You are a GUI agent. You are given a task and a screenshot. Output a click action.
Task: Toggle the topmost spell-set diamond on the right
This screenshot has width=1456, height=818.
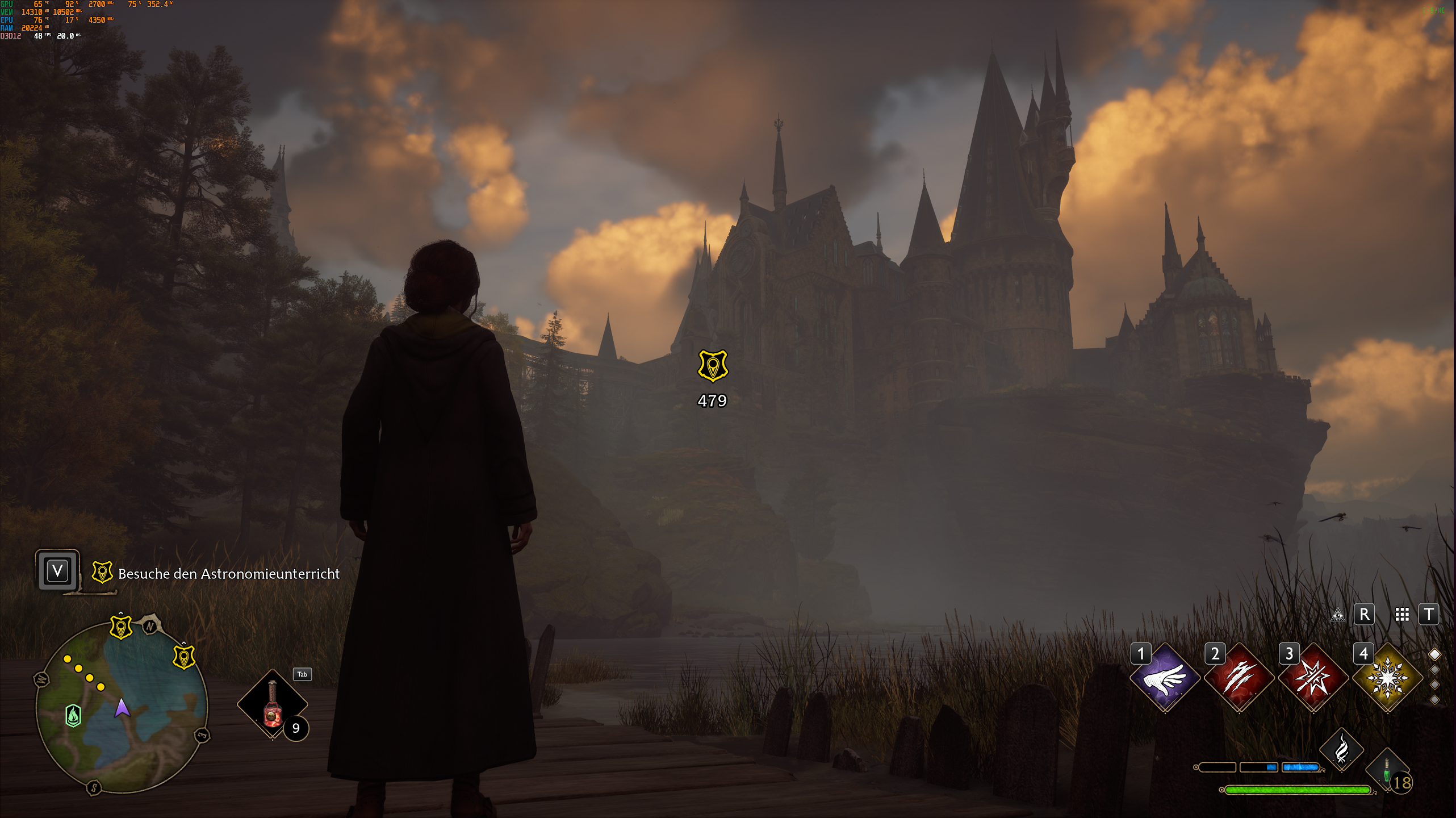tap(1435, 653)
